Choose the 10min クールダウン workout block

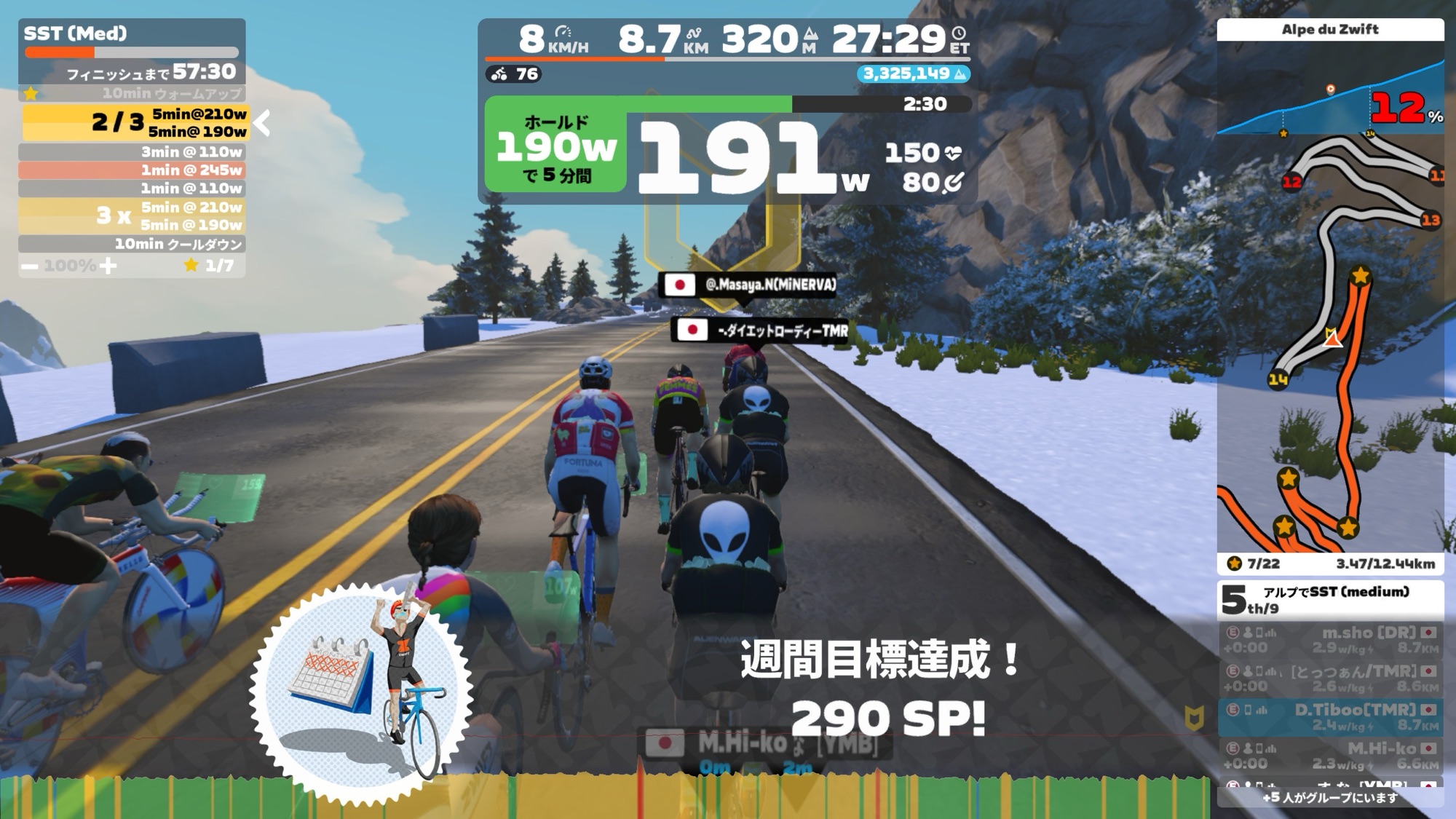pos(132,244)
